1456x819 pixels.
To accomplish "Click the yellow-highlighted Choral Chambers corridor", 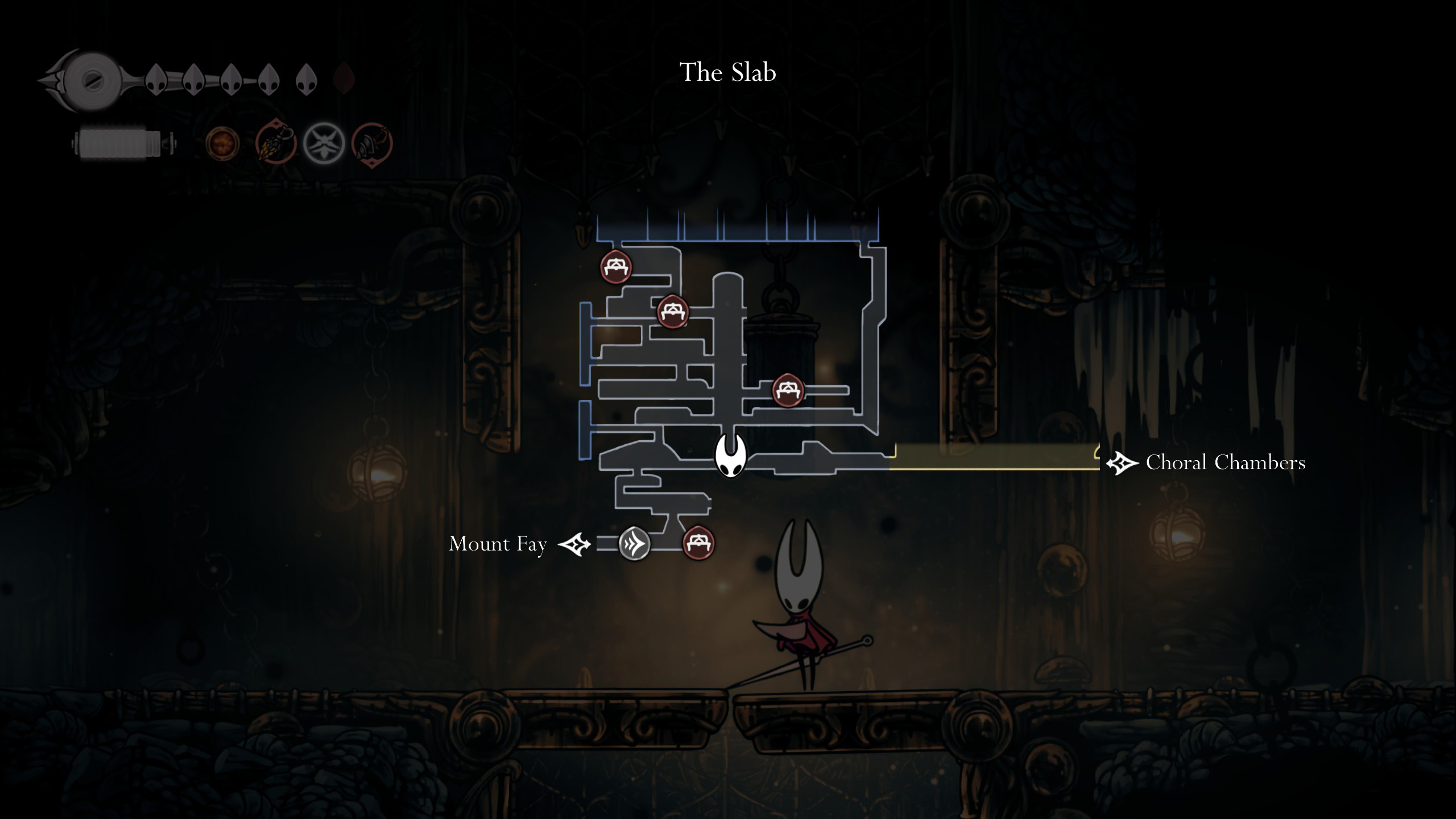I will [995, 458].
